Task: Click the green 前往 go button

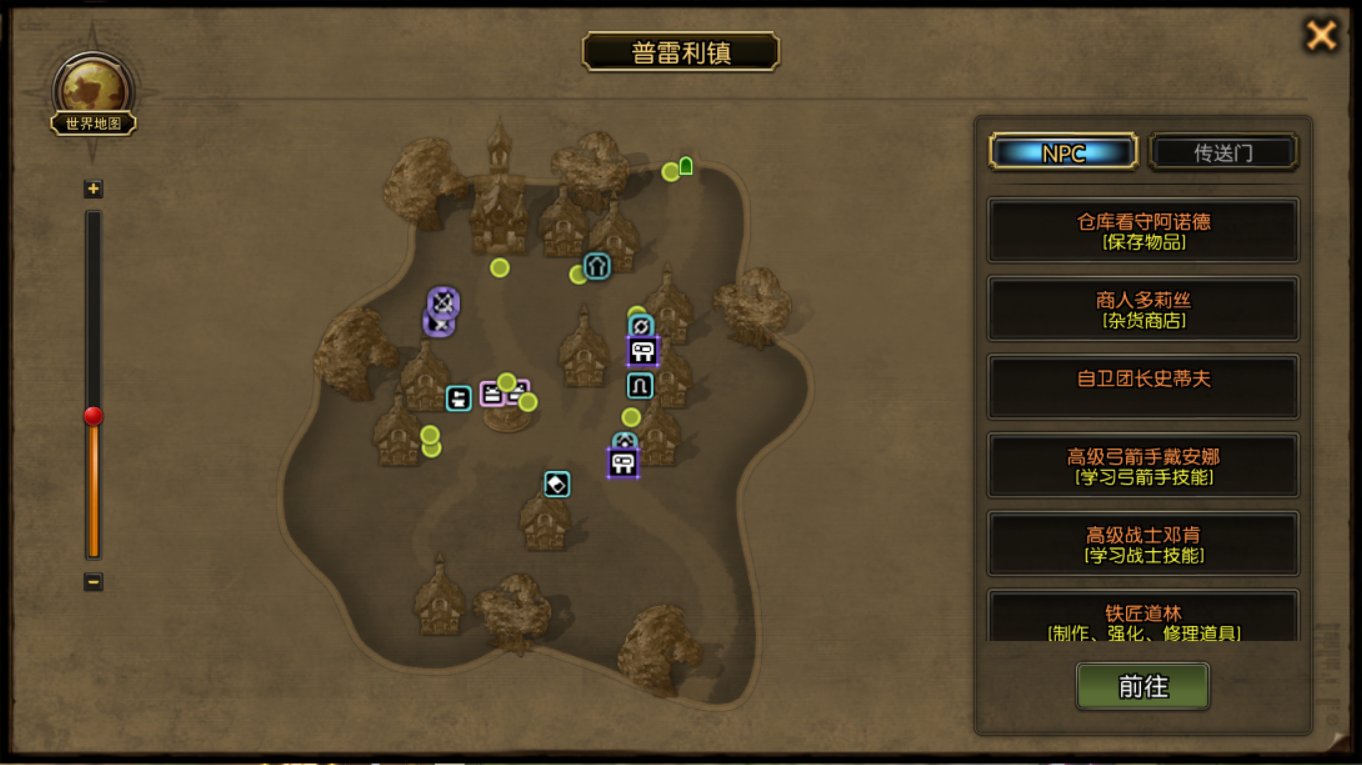Action: [x=1142, y=687]
